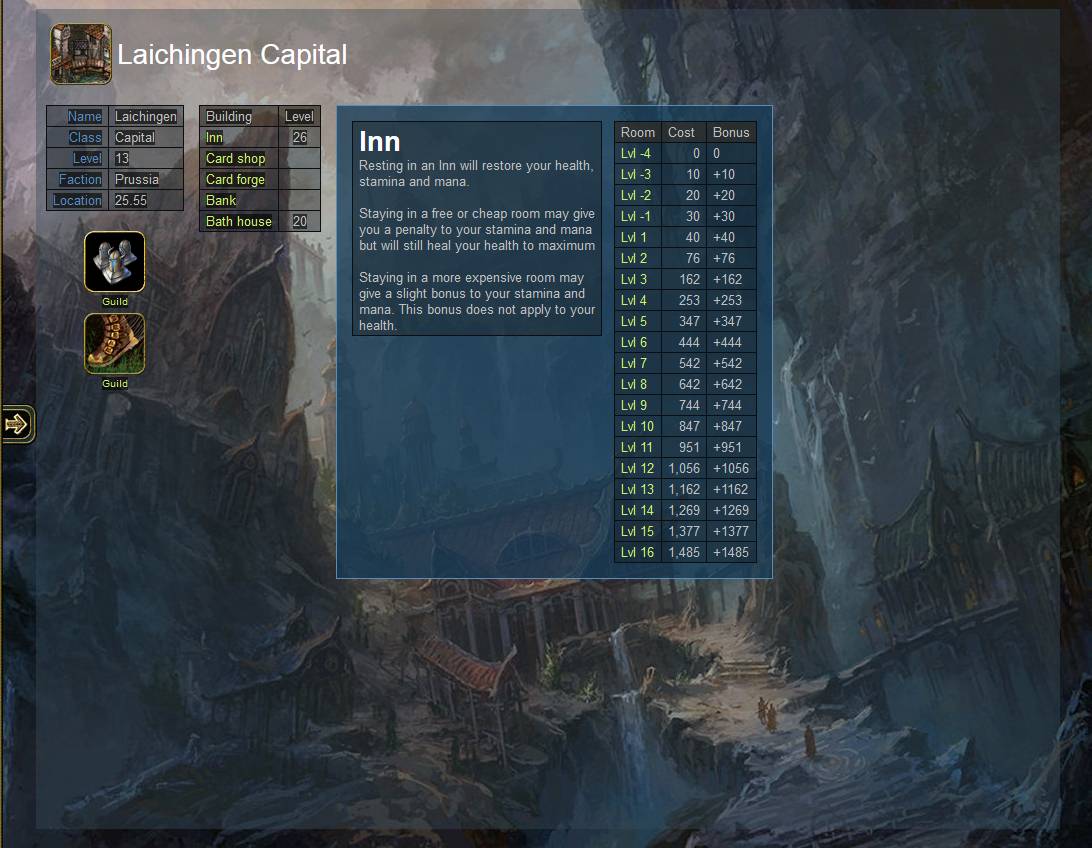
Task: Click the golden arrow side button
Action: point(17,424)
